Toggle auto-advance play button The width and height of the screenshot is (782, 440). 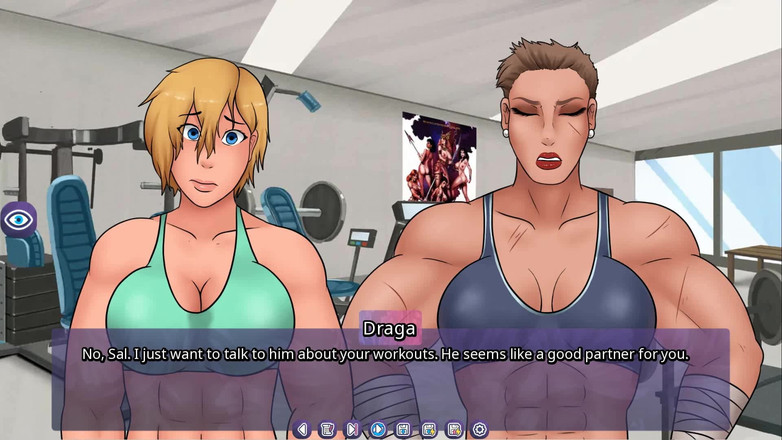click(378, 429)
